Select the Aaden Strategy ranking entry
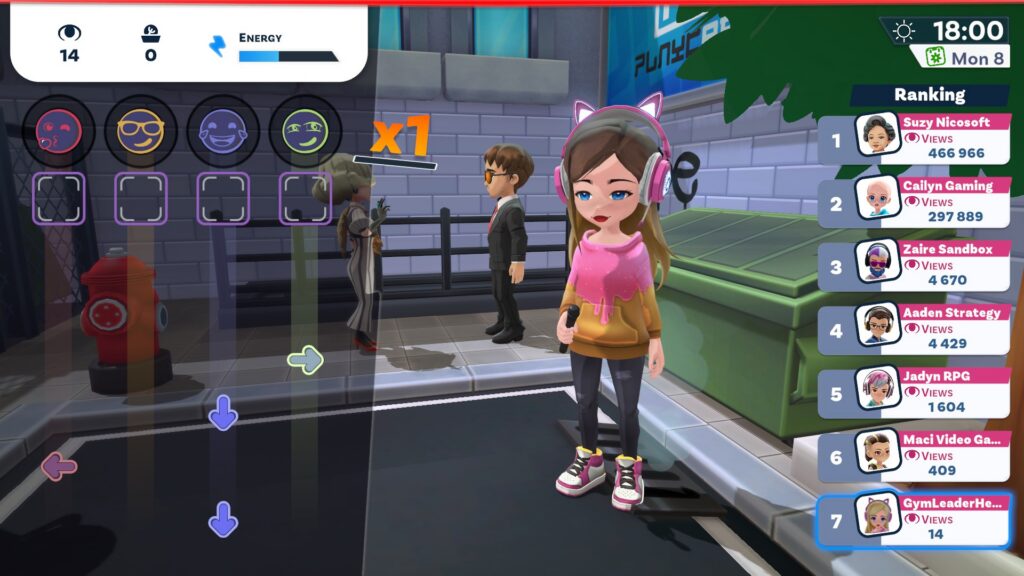 [915, 329]
